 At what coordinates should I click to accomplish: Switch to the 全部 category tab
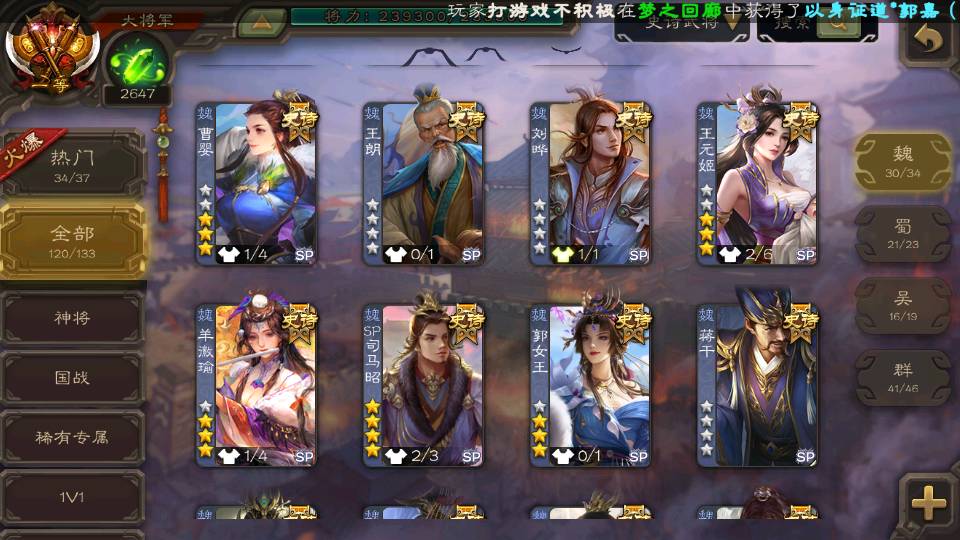pos(72,240)
